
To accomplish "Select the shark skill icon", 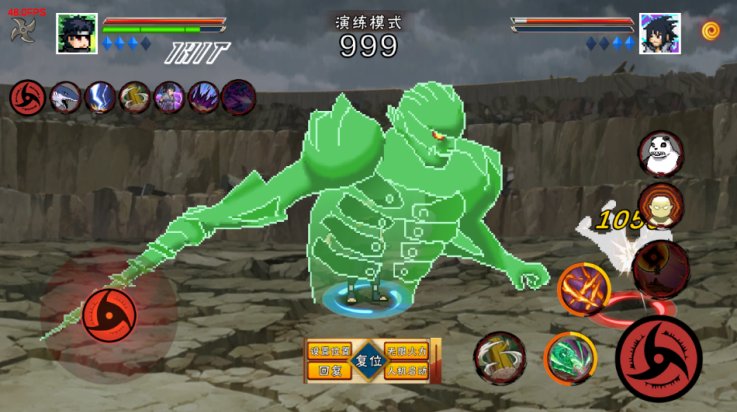I will pyautogui.click(x=65, y=97).
